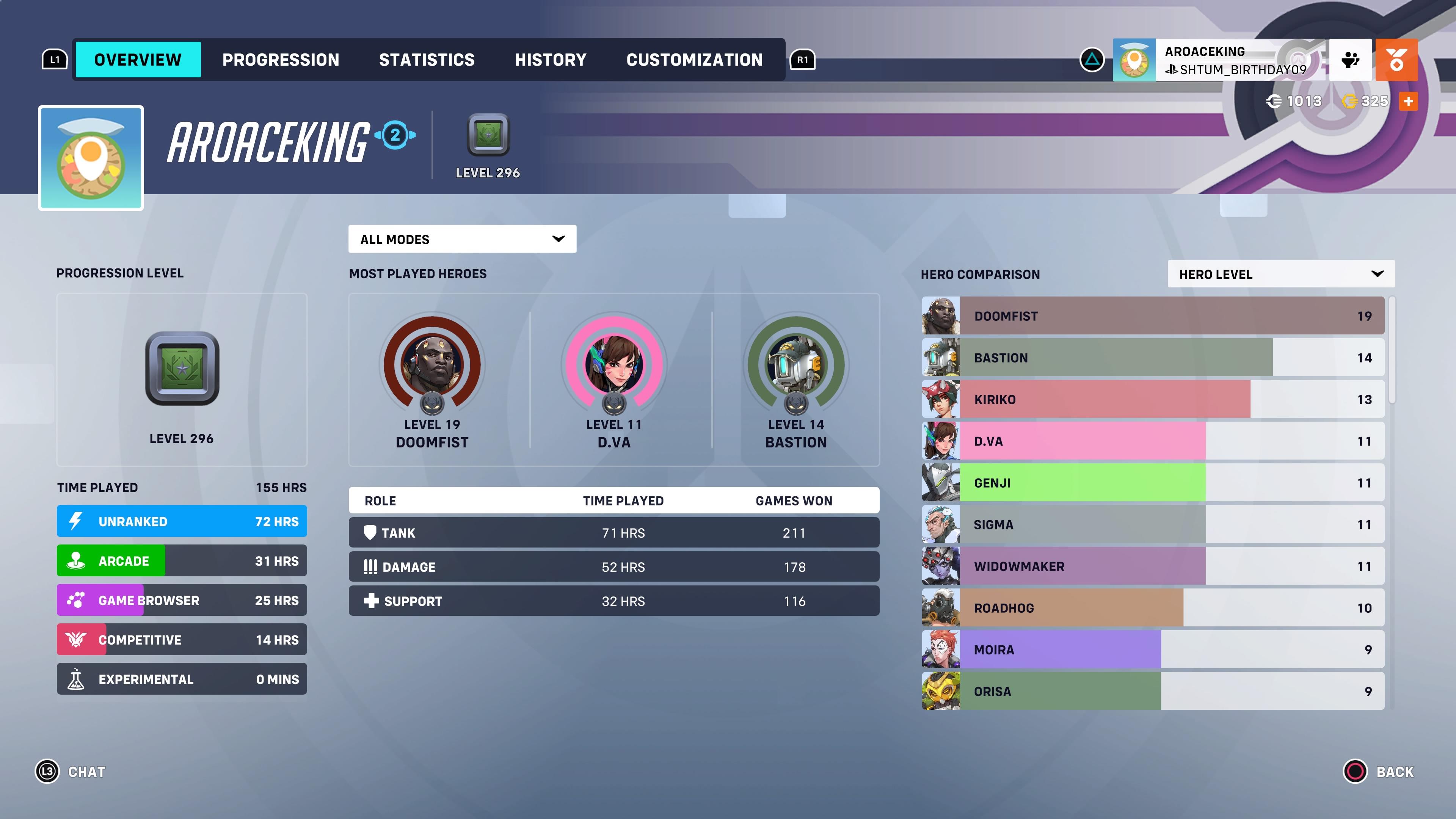Open the All Modes dropdown
Viewport: 1456px width, 819px height.
pyautogui.click(x=462, y=238)
